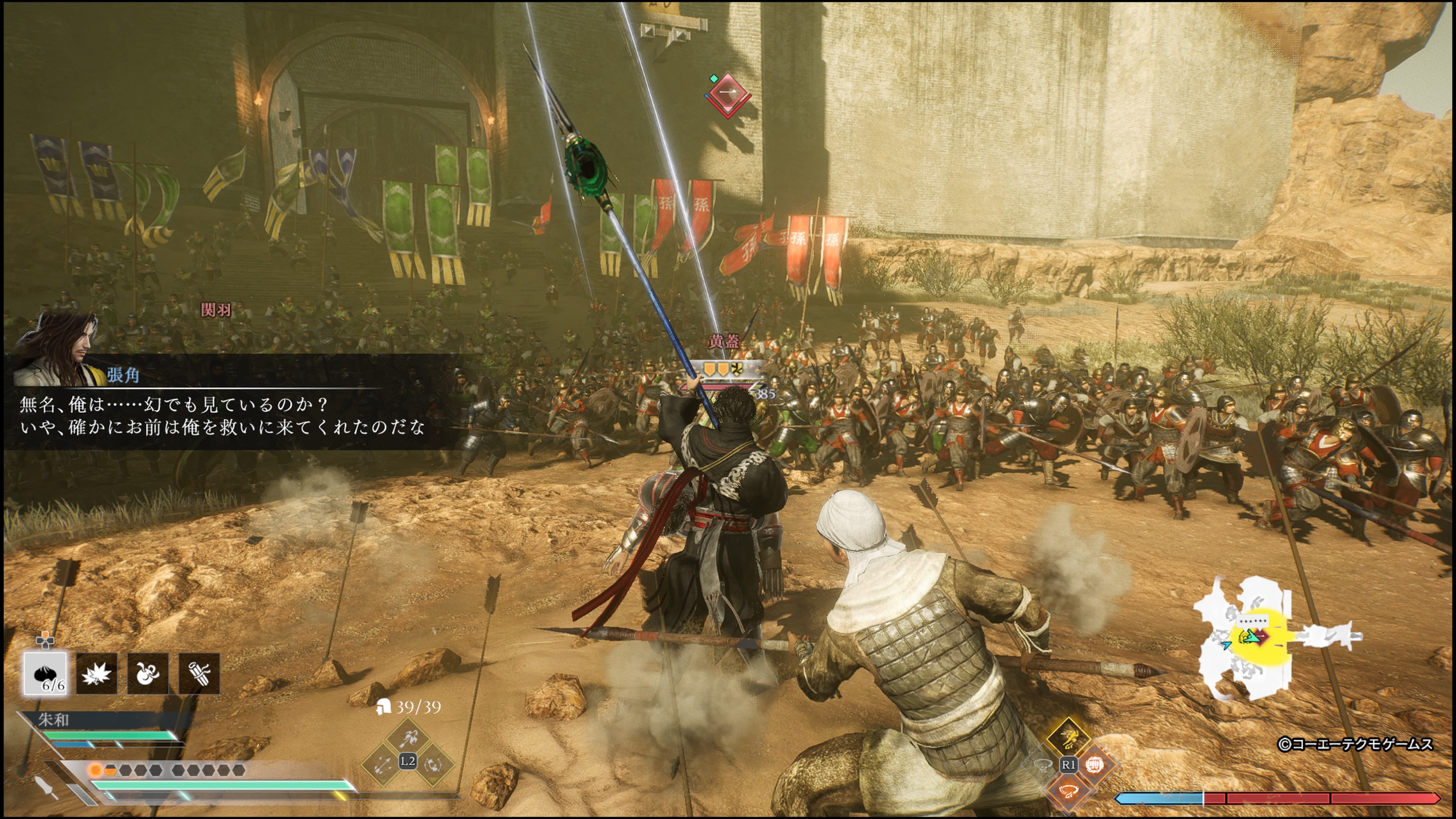
Task: Pick the bamboo scroll bundle item slot
Action: click(x=199, y=673)
